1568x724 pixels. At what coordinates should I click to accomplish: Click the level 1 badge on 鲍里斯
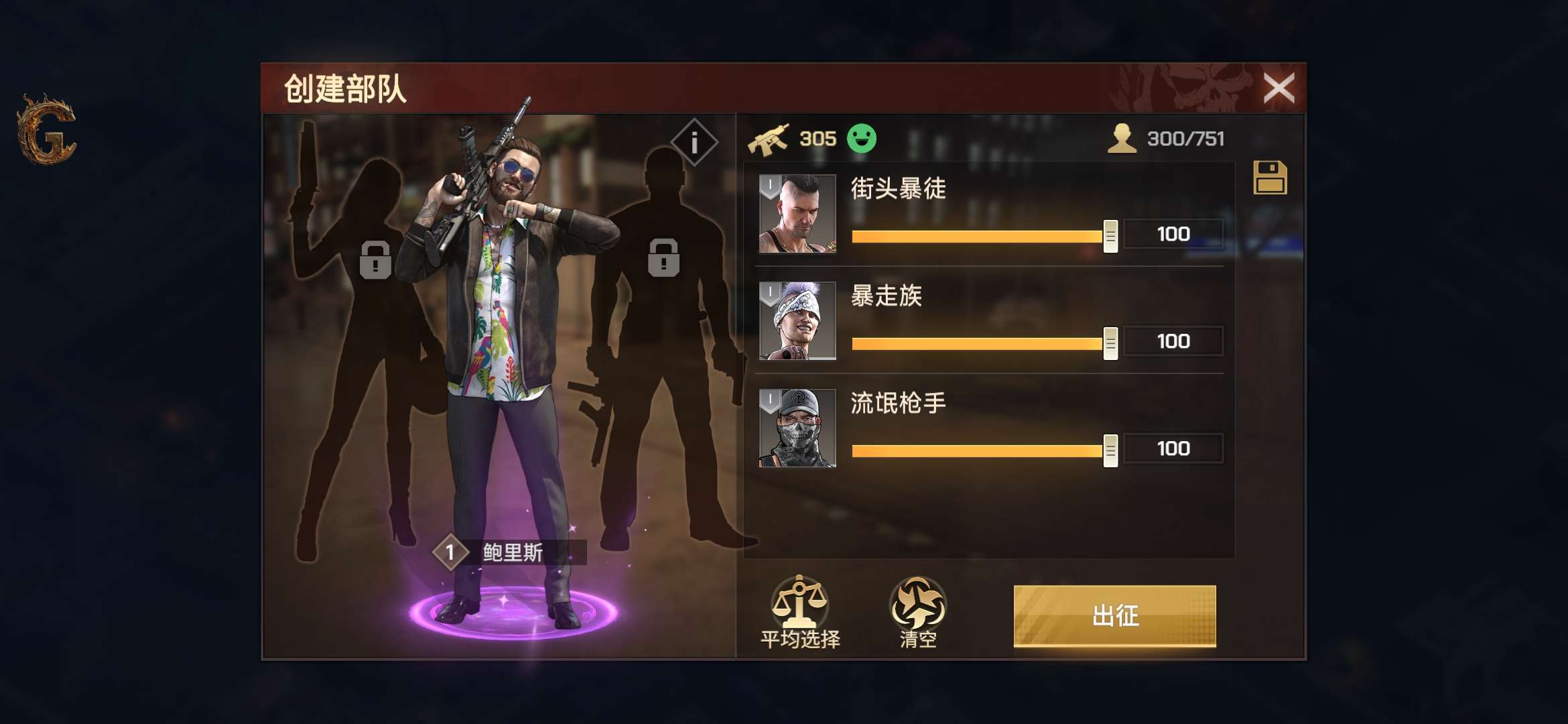click(x=450, y=551)
